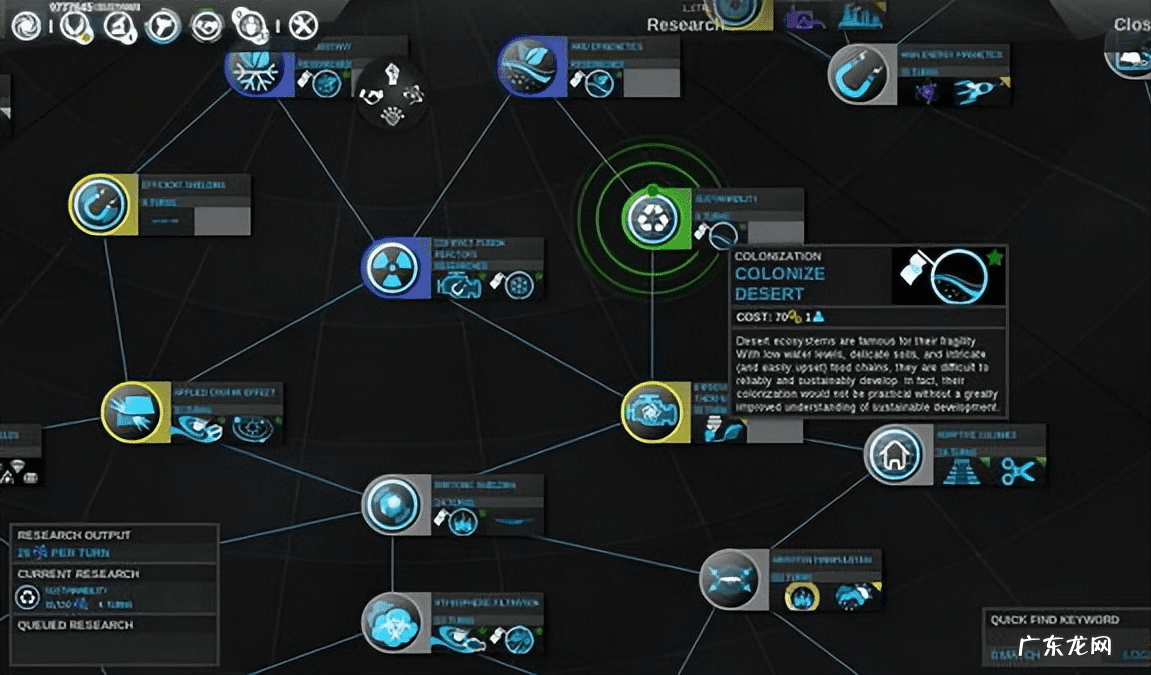Select the Adaptive Colonies house node
1151x675 pixels.
[893, 455]
